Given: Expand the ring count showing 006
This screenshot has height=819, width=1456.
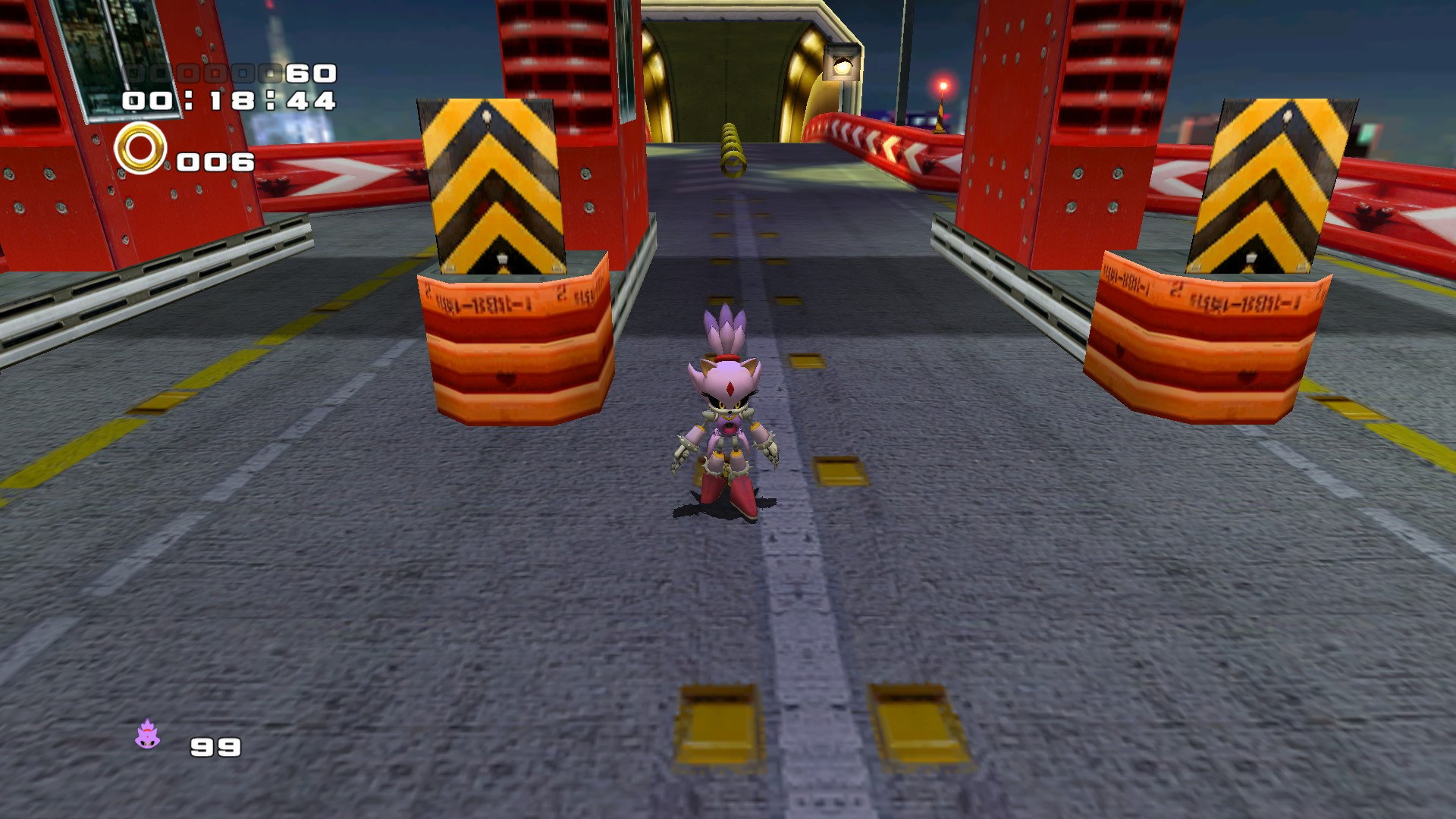Looking at the screenshot, I should [214, 162].
